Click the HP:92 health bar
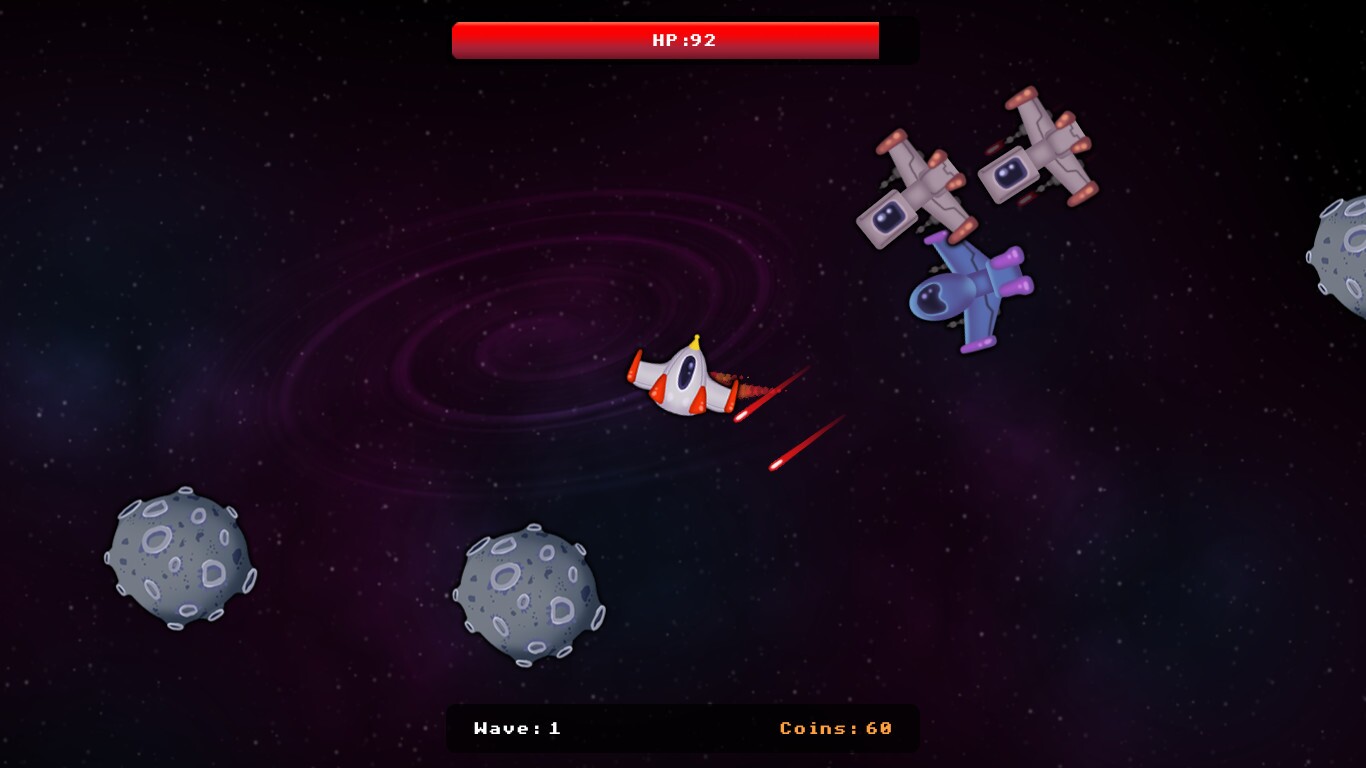1366x768 pixels. [x=666, y=40]
